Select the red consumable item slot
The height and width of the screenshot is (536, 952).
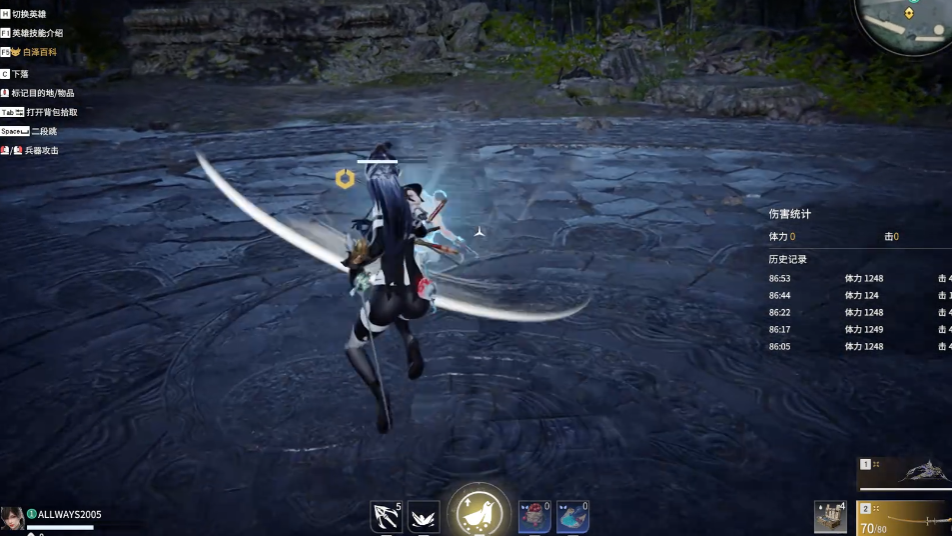(534, 516)
